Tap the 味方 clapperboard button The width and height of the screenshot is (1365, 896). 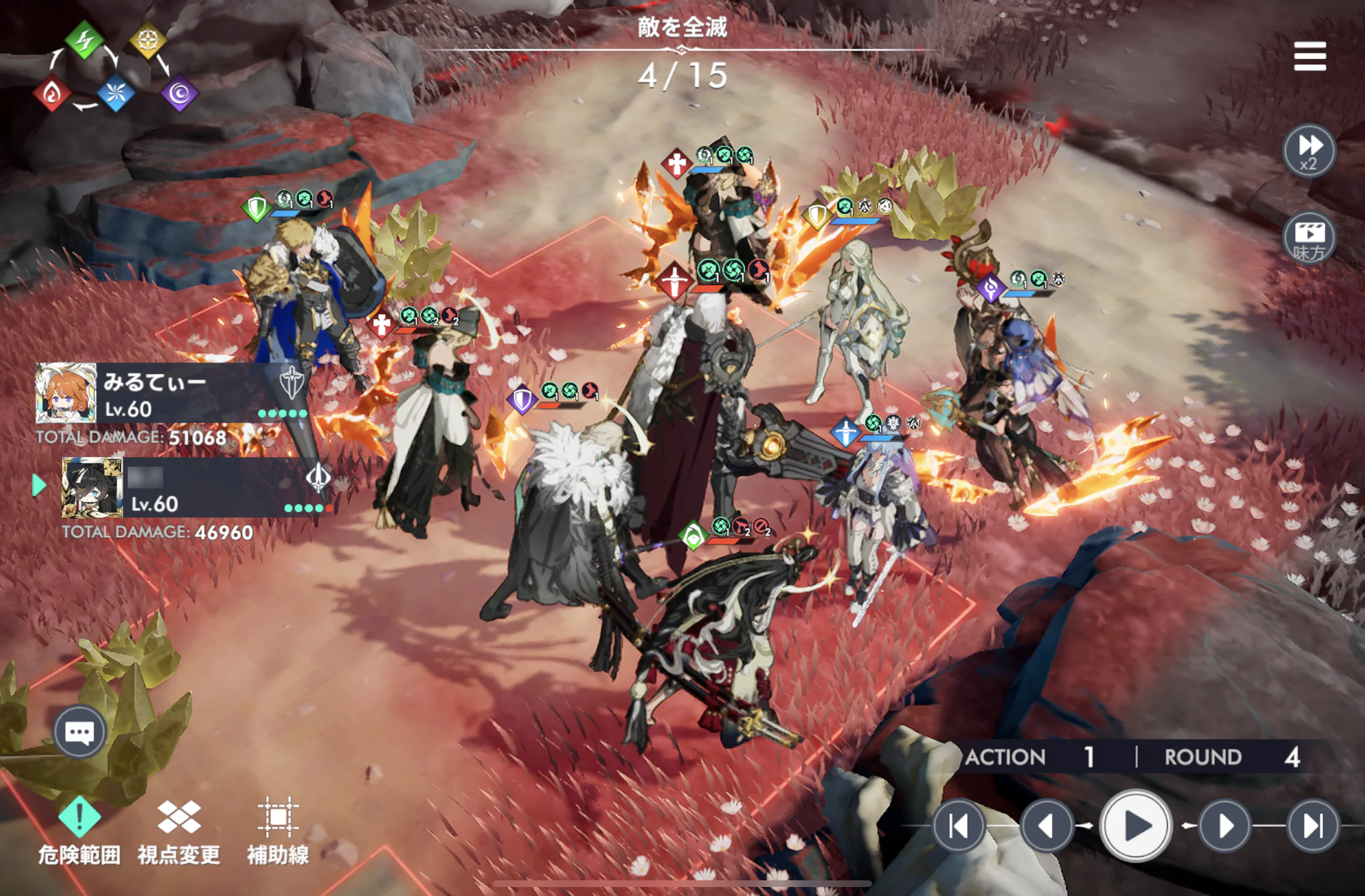pos(1309,238)
